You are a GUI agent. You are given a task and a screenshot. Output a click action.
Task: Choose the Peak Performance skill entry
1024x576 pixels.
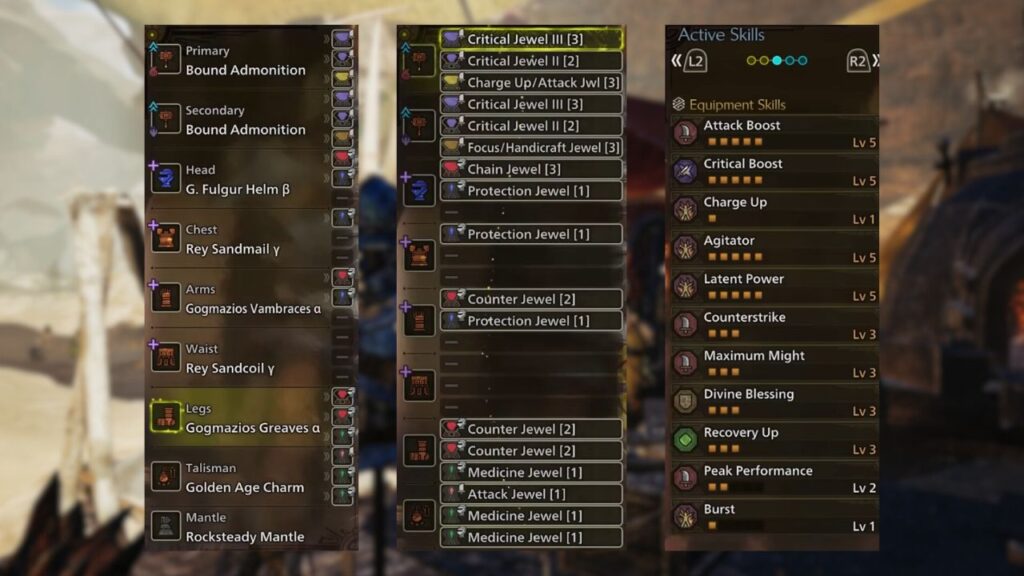(773, 478)
